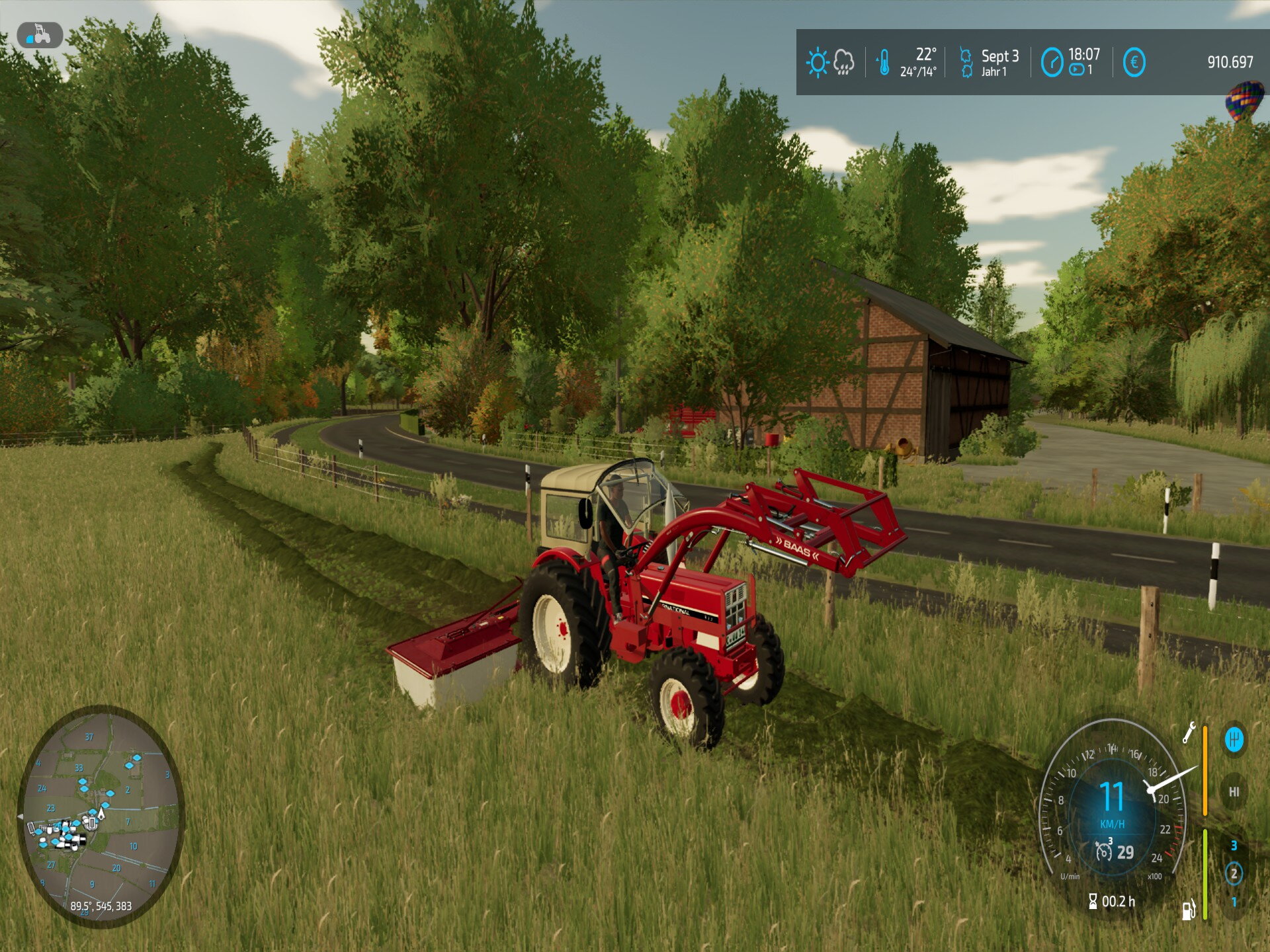The image size is (1270, 952).
Task: Select gear 1 in gear list
Action: coord(1234,902)
